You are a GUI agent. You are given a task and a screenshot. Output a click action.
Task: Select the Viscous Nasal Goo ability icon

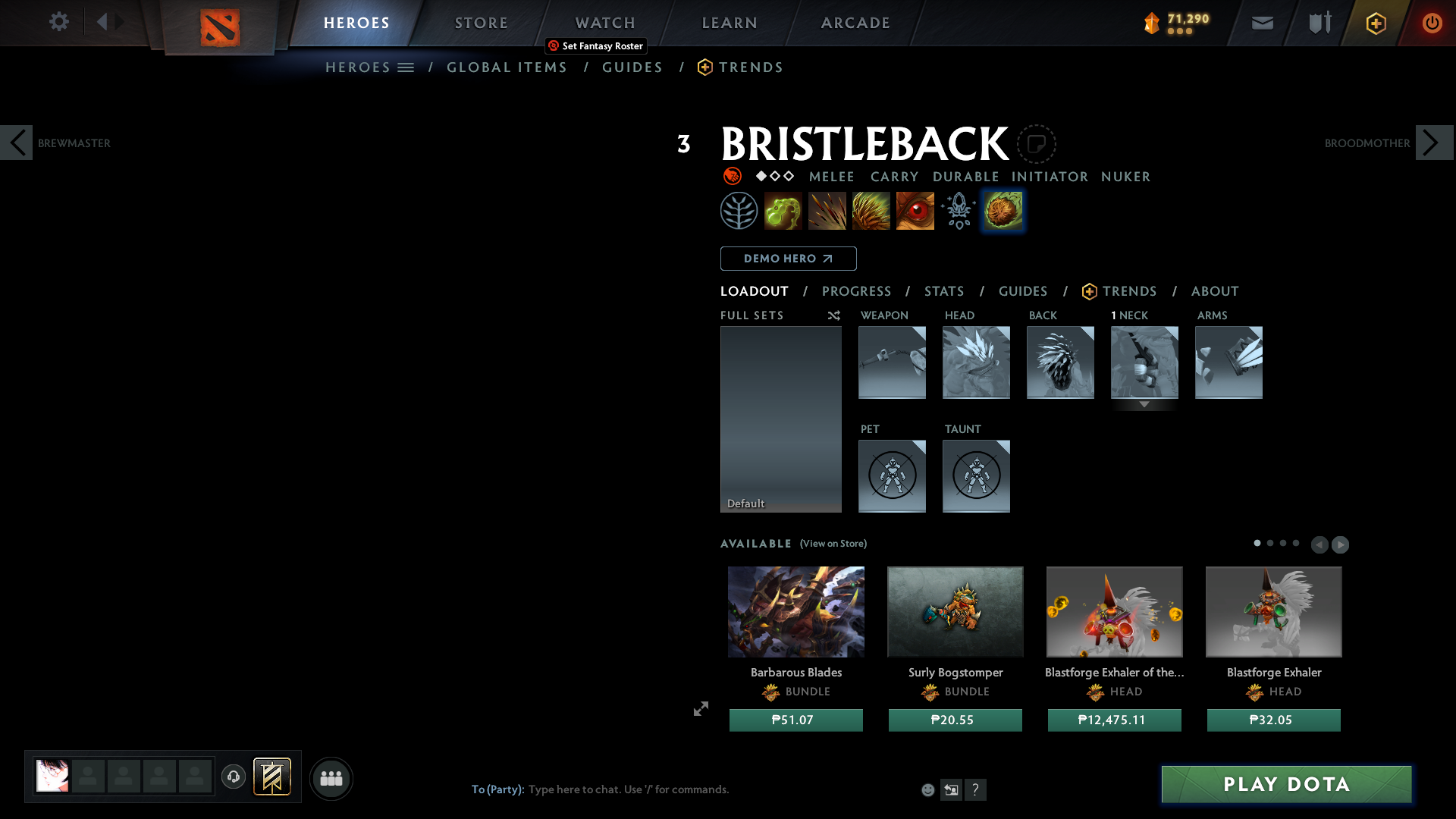pos(783,210)
